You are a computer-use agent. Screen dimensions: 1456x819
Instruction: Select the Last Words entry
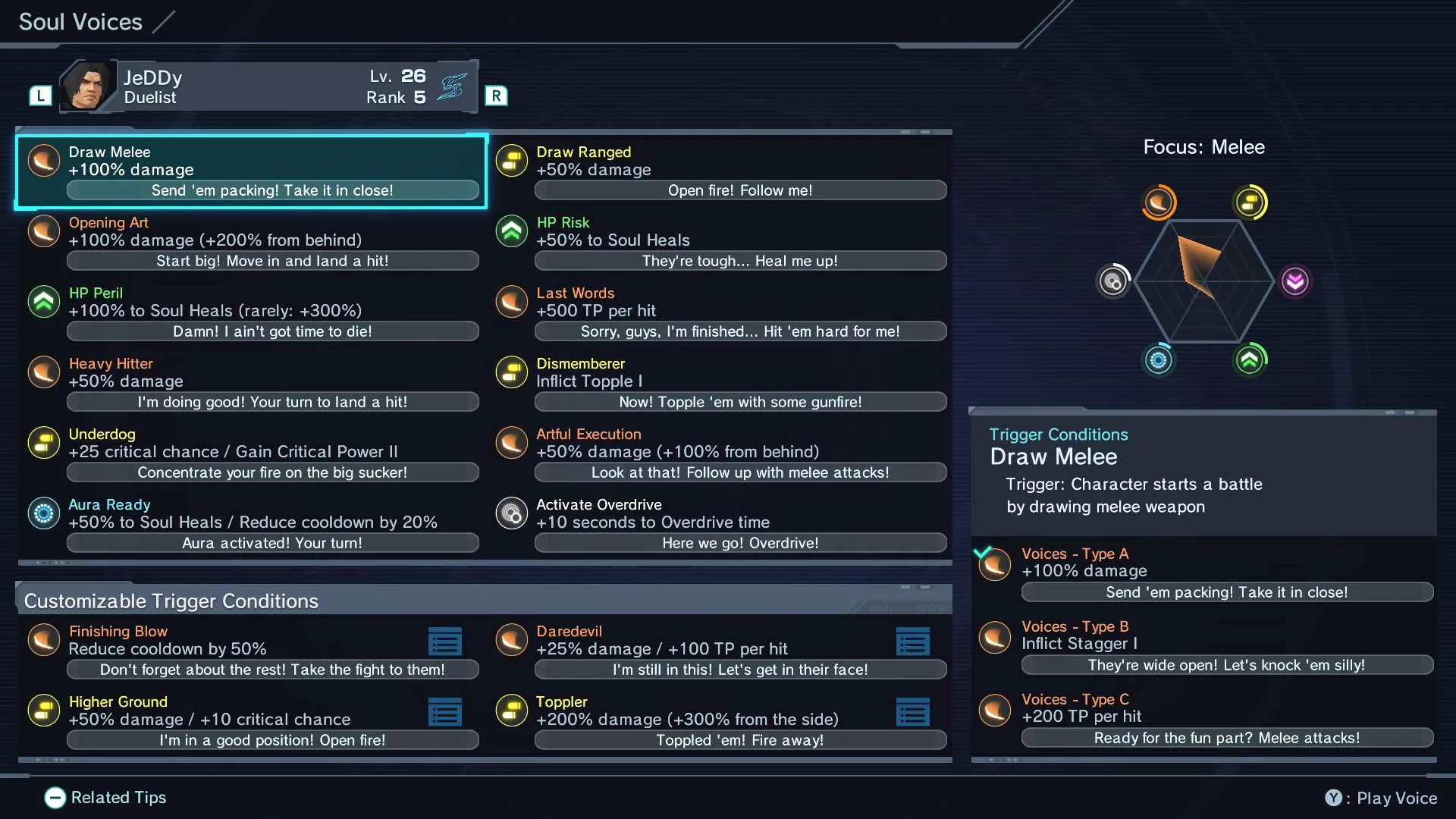coord(720,312)
